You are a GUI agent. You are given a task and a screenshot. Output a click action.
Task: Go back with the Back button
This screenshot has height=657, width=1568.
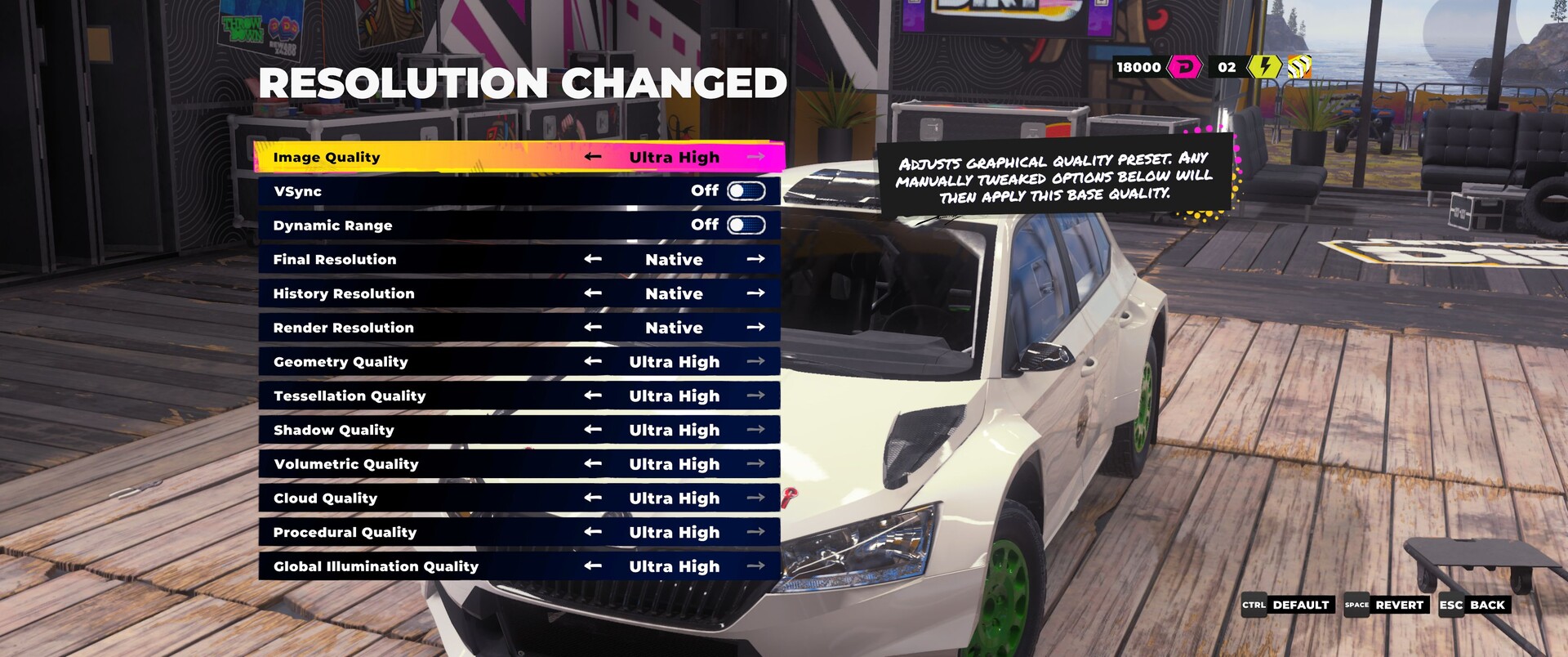point(1475,606)
